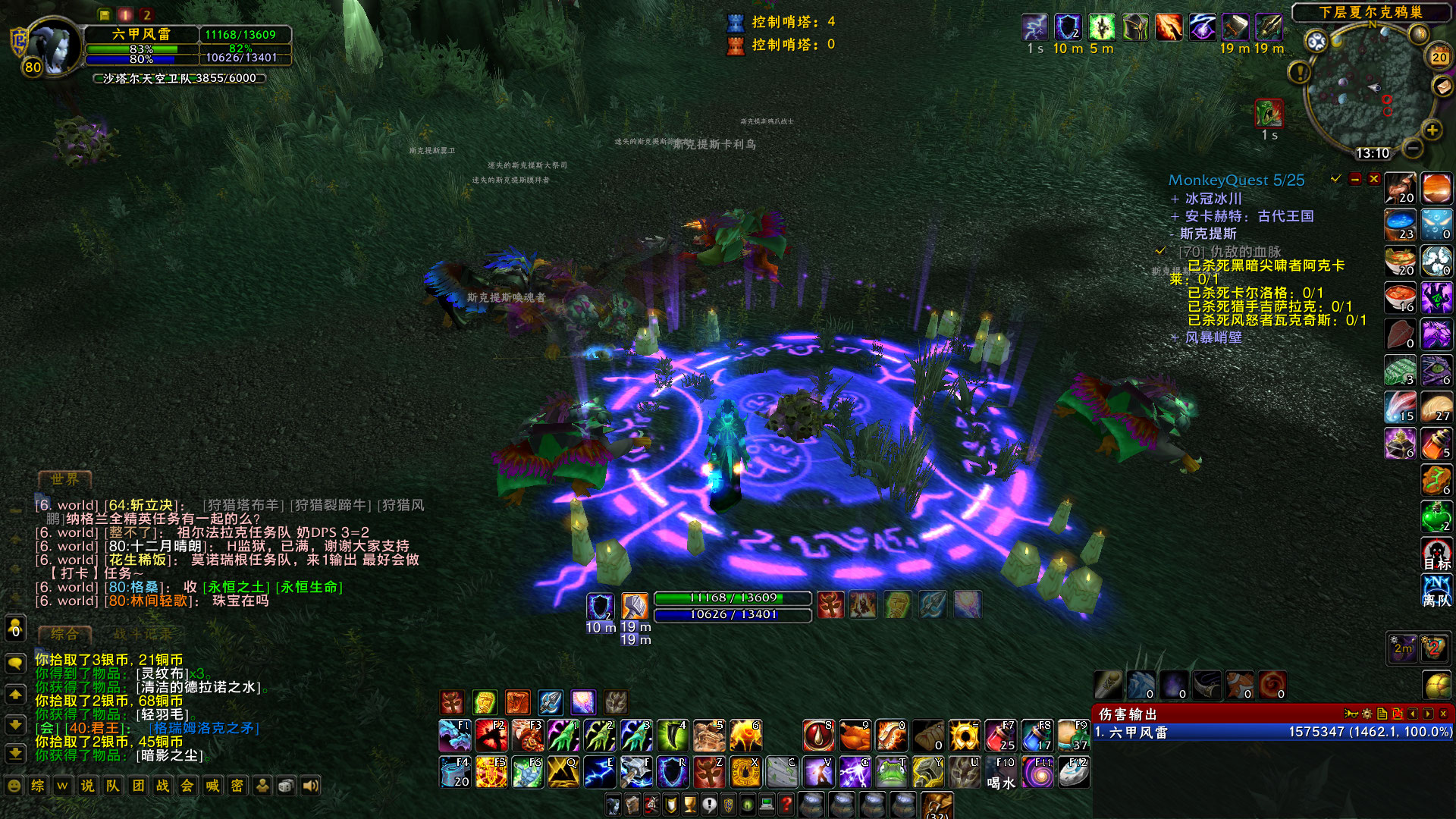Open the calendar icon on the minimap
Screen dimensions: 1456x819
click(x=1439, y=57)
